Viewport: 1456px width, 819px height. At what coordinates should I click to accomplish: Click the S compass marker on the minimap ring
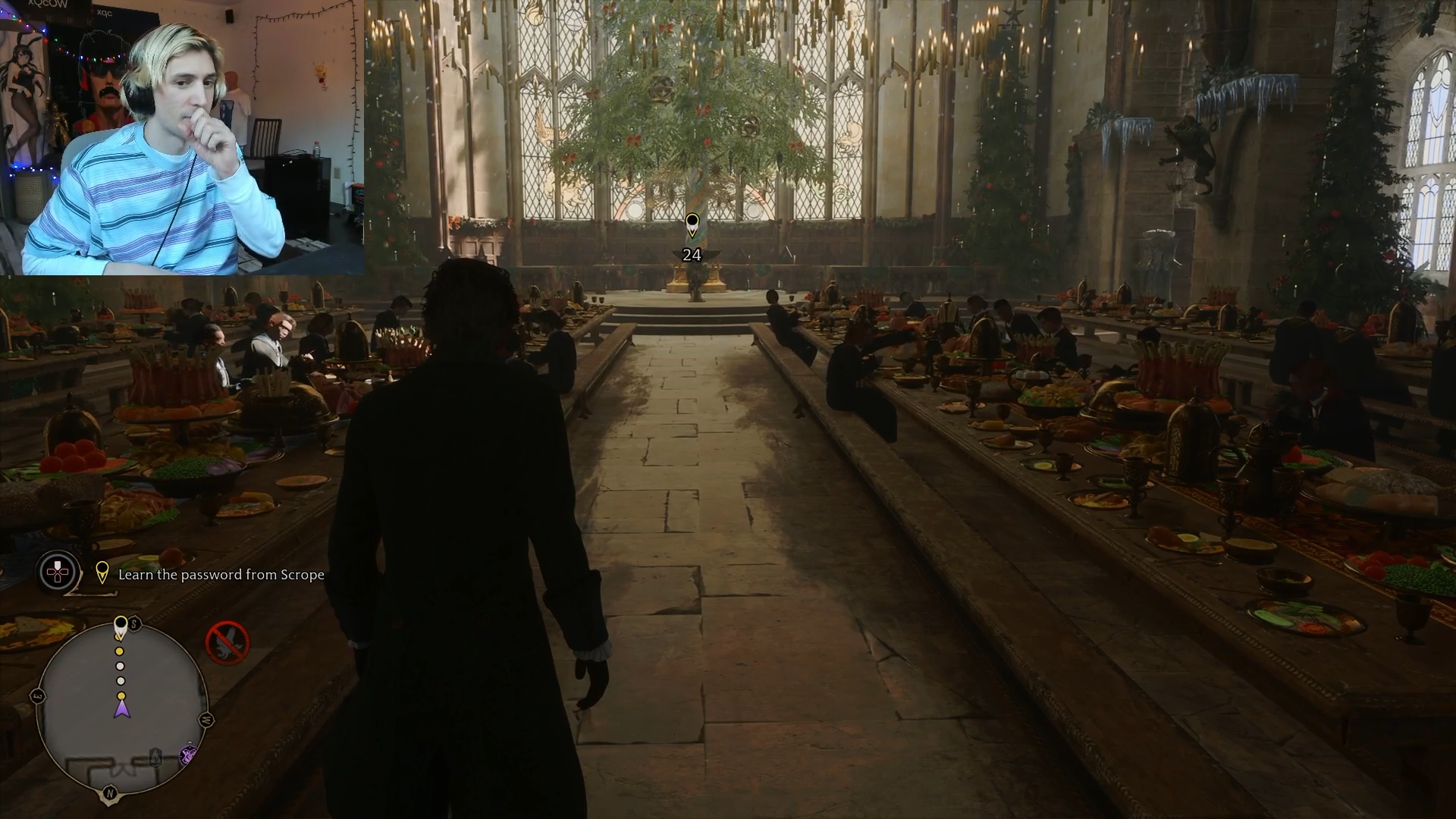[133, 624]
